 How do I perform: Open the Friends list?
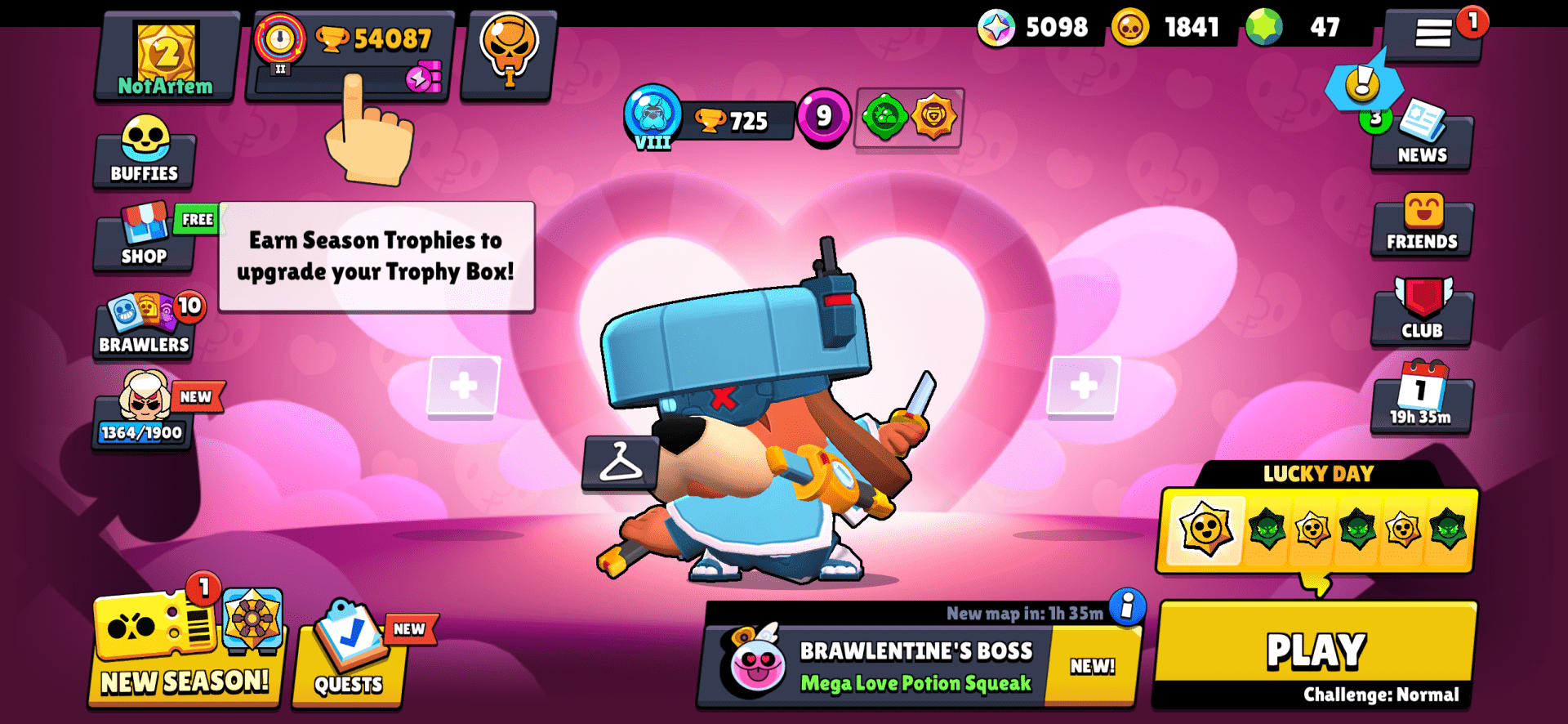point(1421,225)
